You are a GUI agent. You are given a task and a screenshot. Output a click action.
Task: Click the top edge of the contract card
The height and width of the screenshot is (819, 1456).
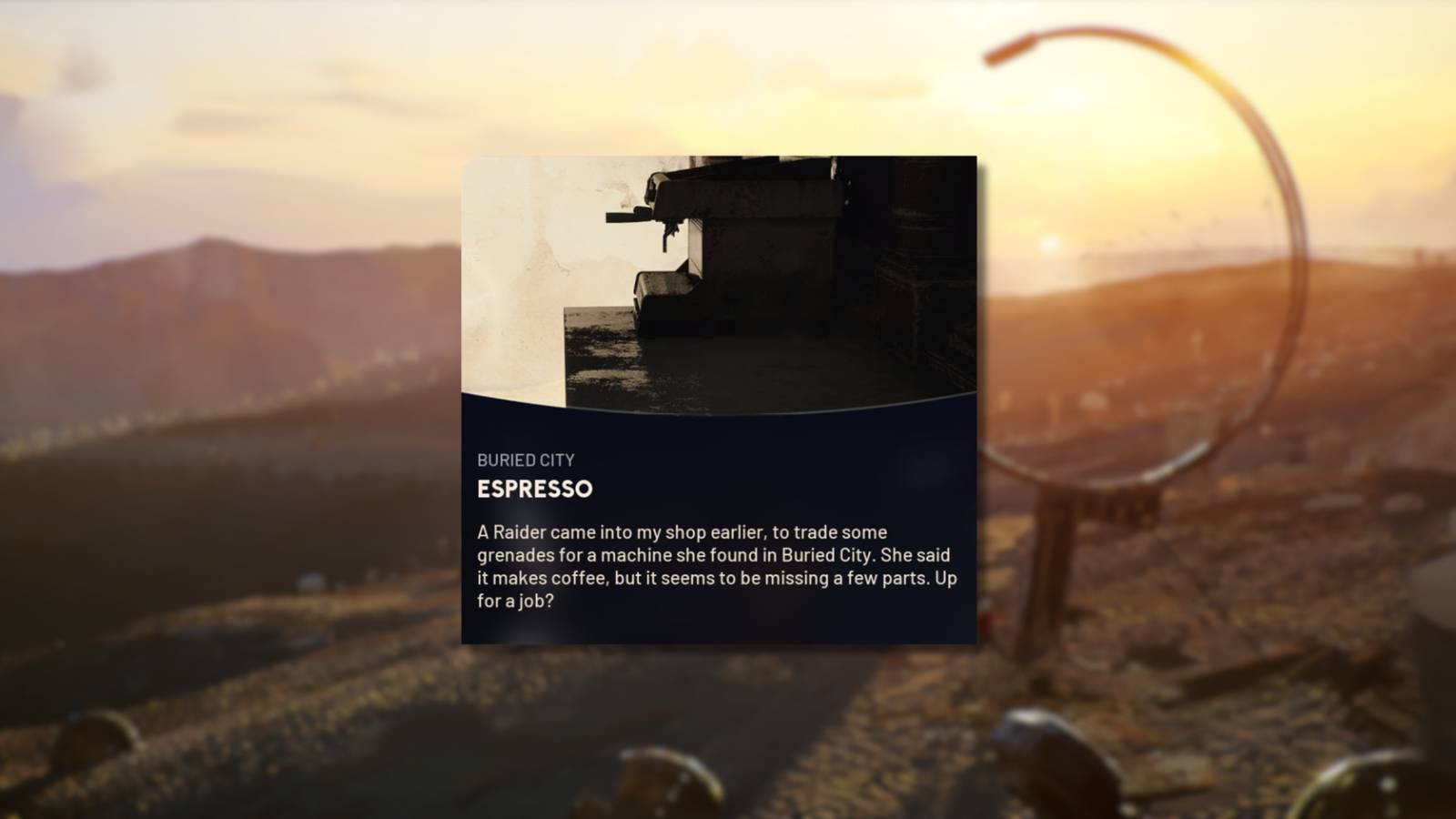tap(721, 157)
